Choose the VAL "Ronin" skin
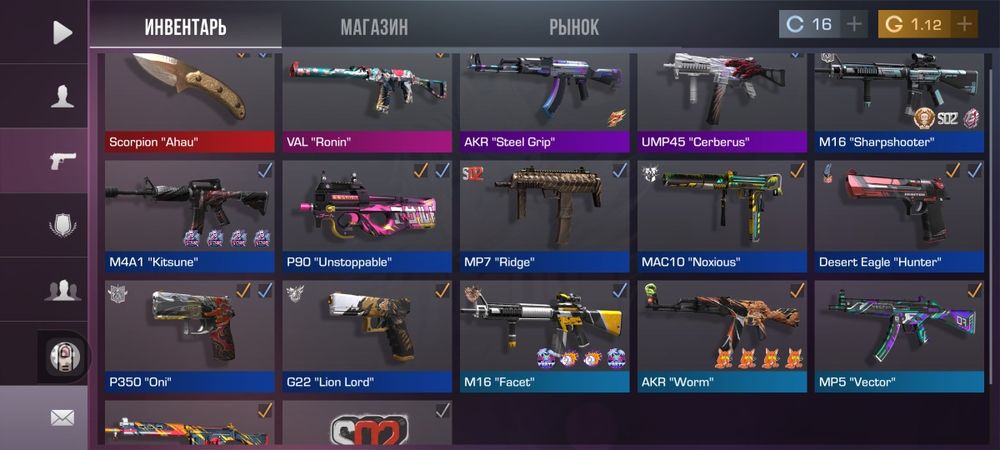This screenshot has height=450, width=1000. [x=366, y=100]
